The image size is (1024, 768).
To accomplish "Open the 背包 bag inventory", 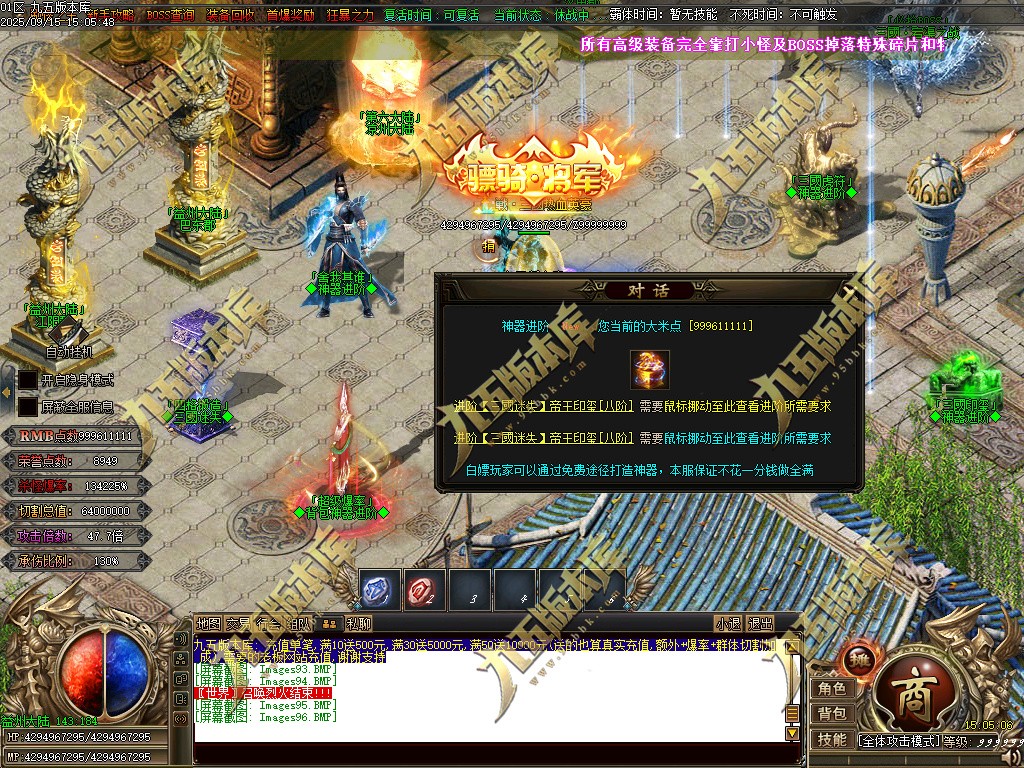I will 831,714.
